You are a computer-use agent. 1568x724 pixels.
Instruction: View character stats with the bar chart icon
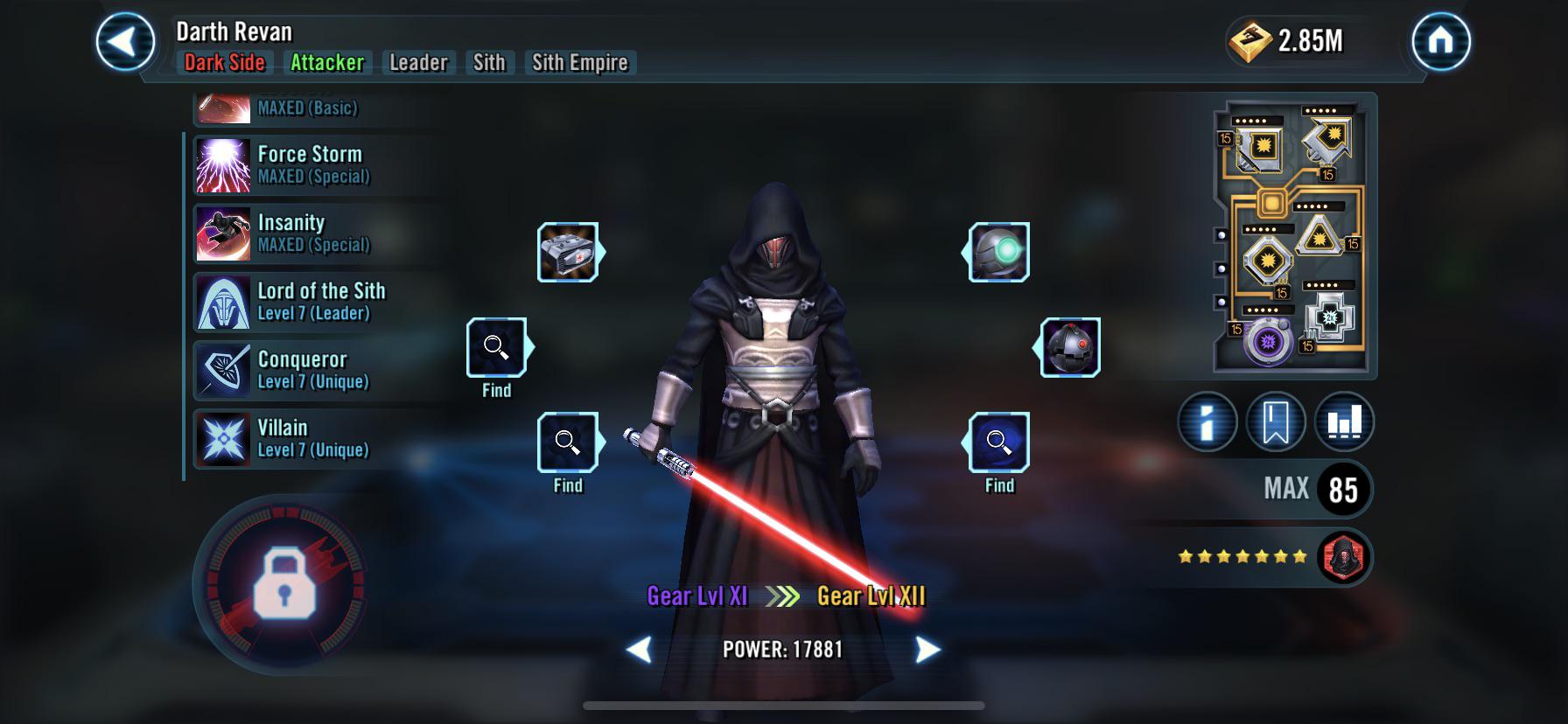tap(1345, 421)
